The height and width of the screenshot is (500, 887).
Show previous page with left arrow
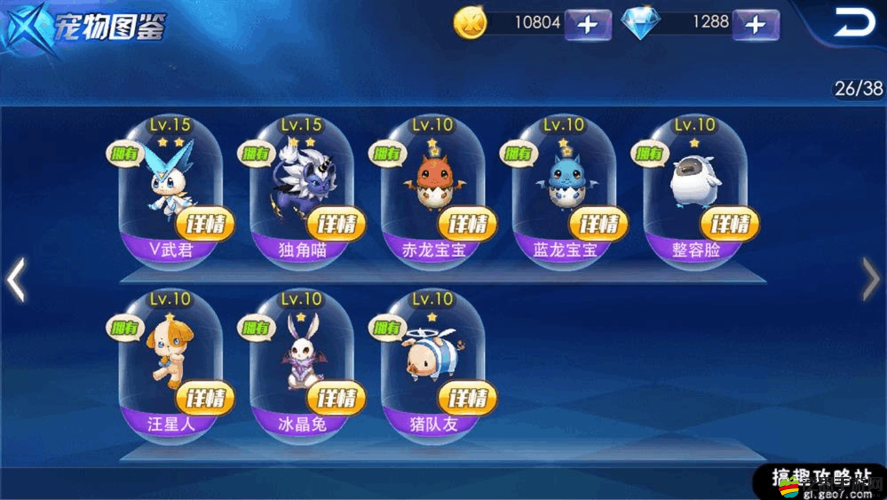coord(16,281)
